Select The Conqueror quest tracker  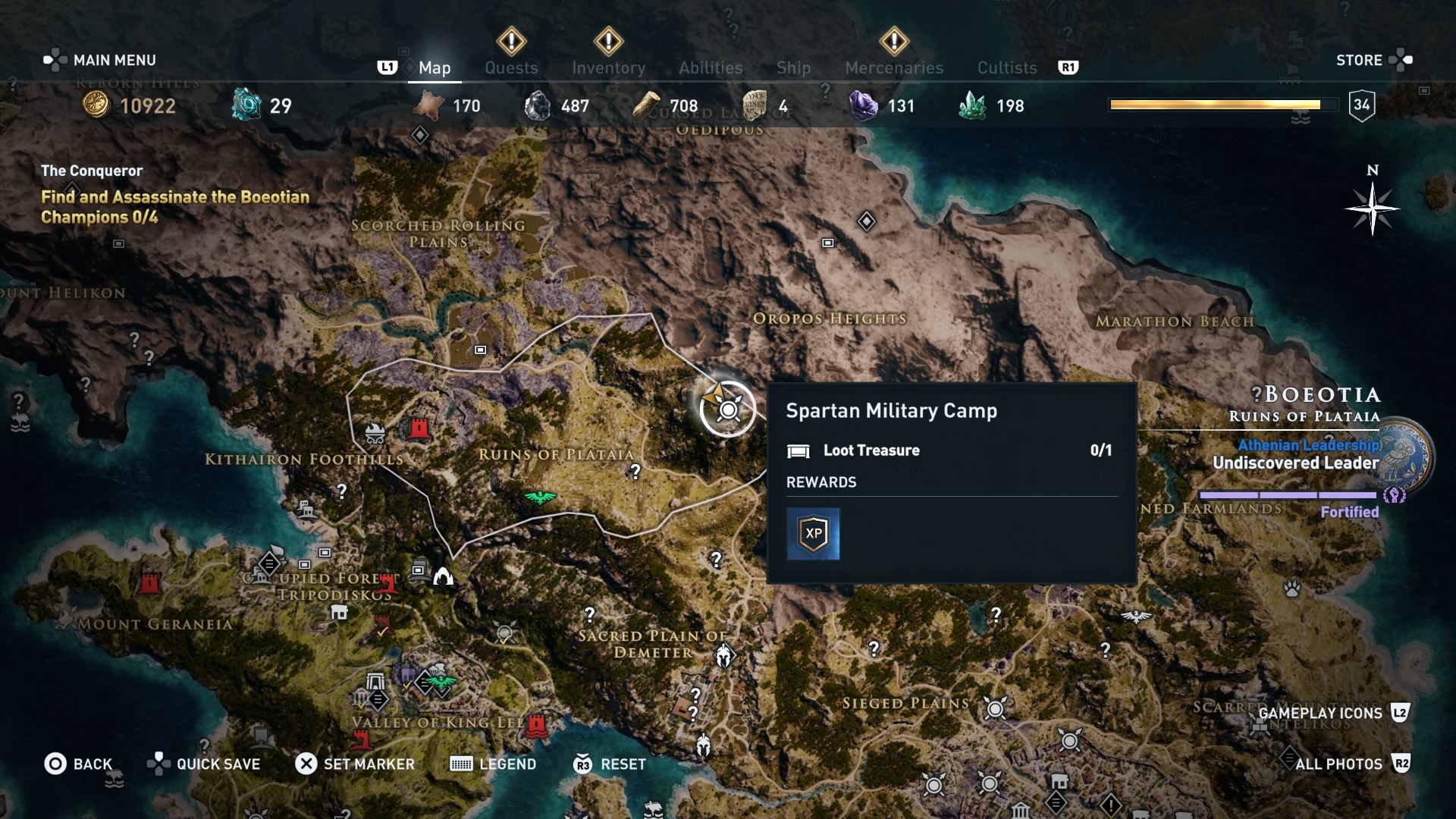174,195
